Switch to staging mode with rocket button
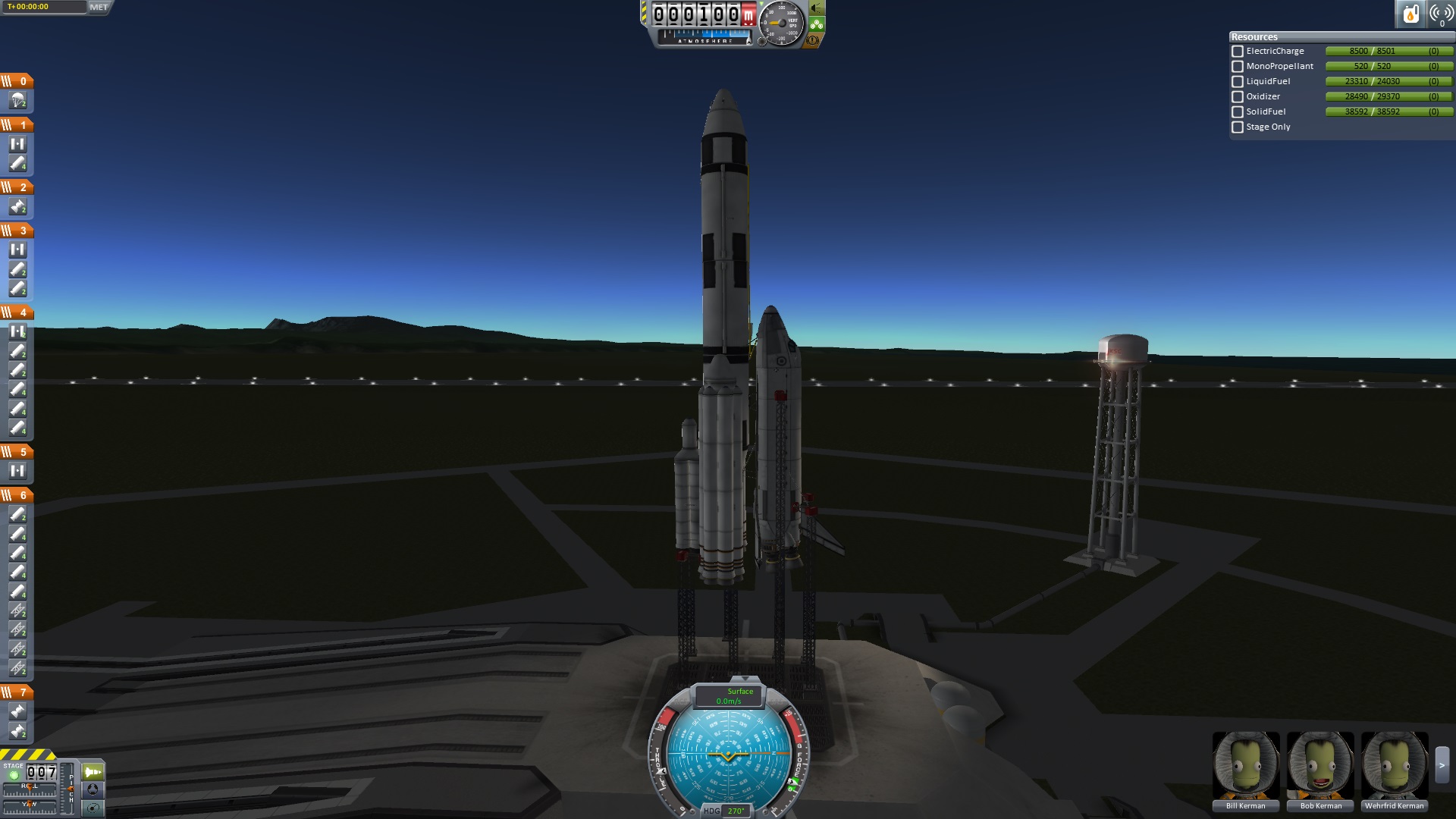The image size is (1456, 819). point(93,772)
